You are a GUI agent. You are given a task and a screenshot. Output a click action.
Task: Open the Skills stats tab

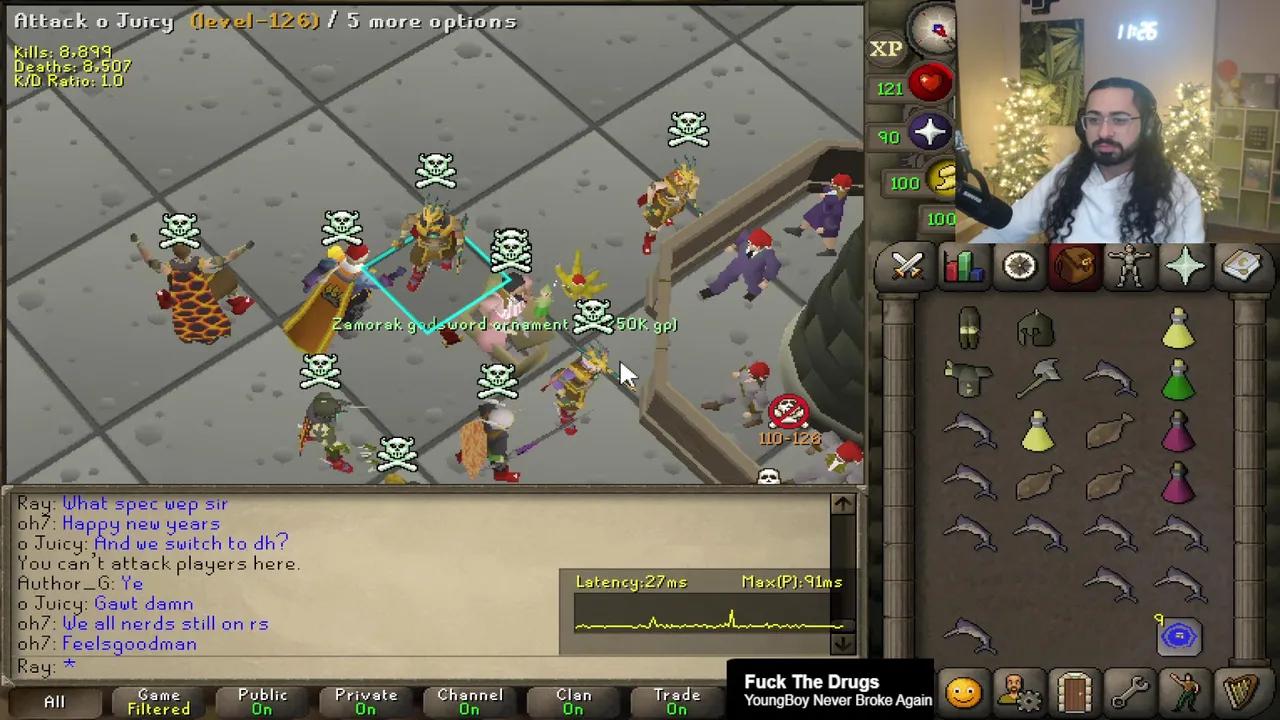coord(962,265)
